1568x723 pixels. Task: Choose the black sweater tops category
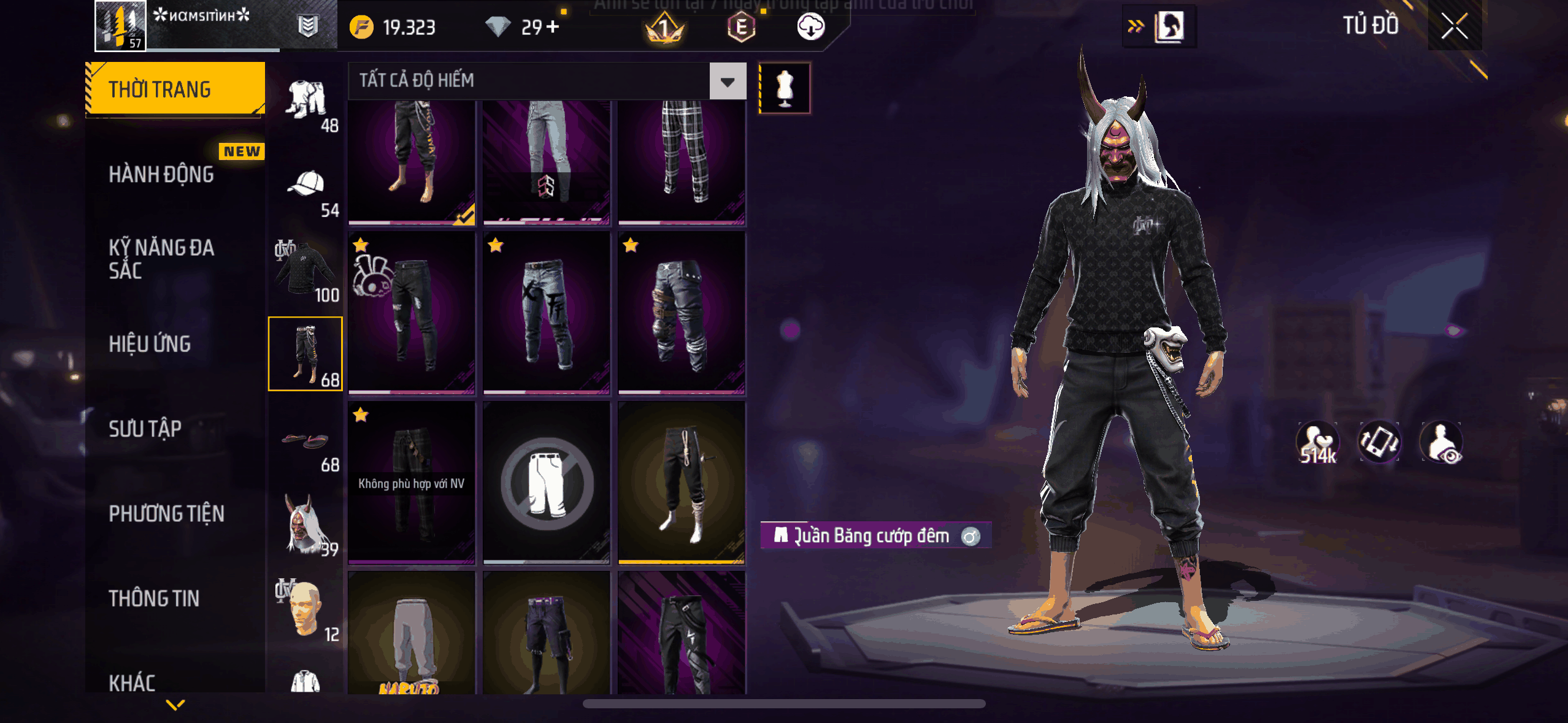[306, 270]
